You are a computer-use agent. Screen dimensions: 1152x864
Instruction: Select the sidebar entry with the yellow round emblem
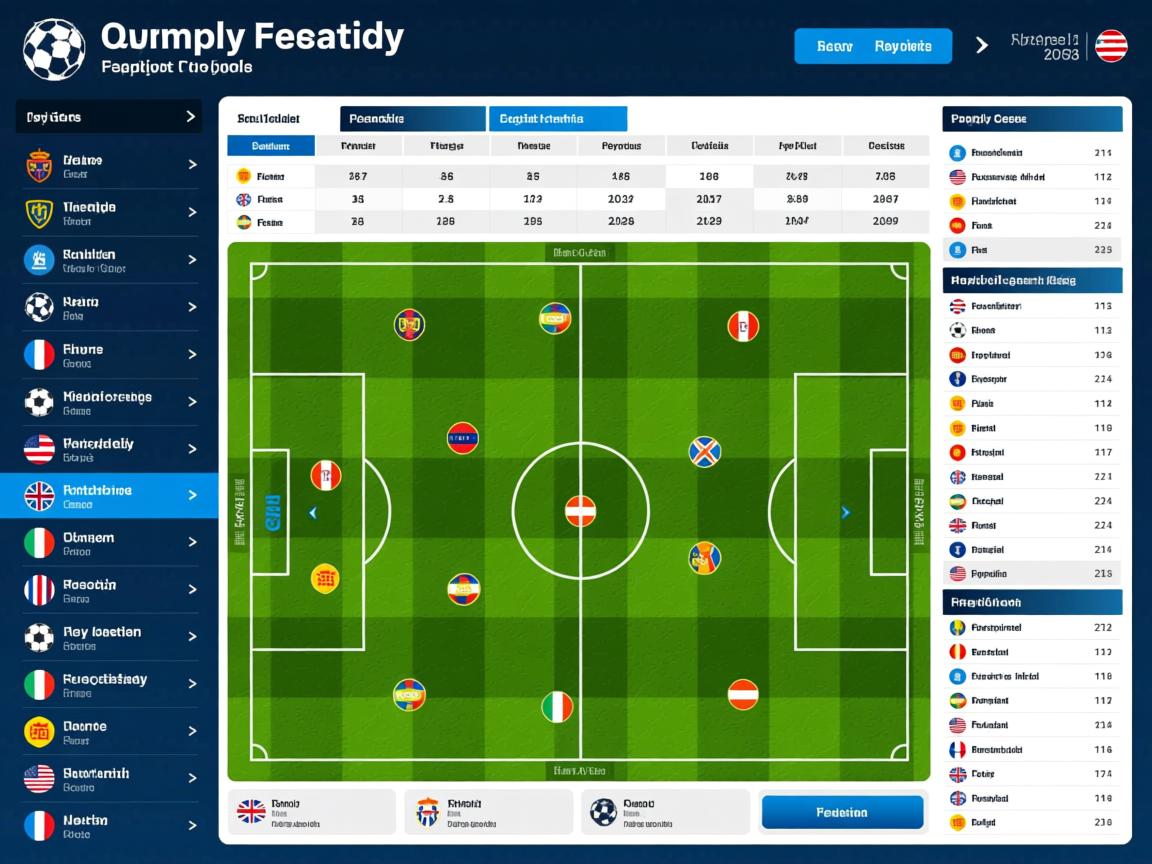[109, 731]
